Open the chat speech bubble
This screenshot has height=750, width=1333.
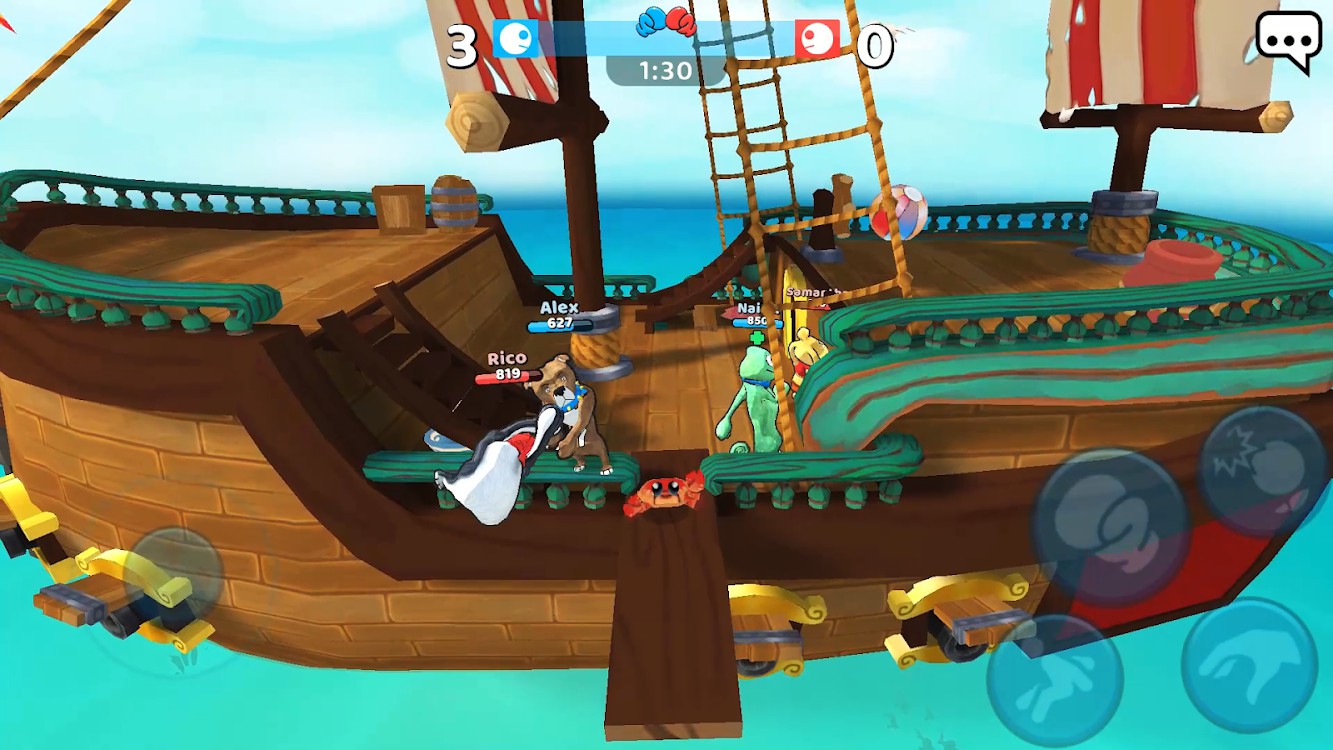(1288, 40)
